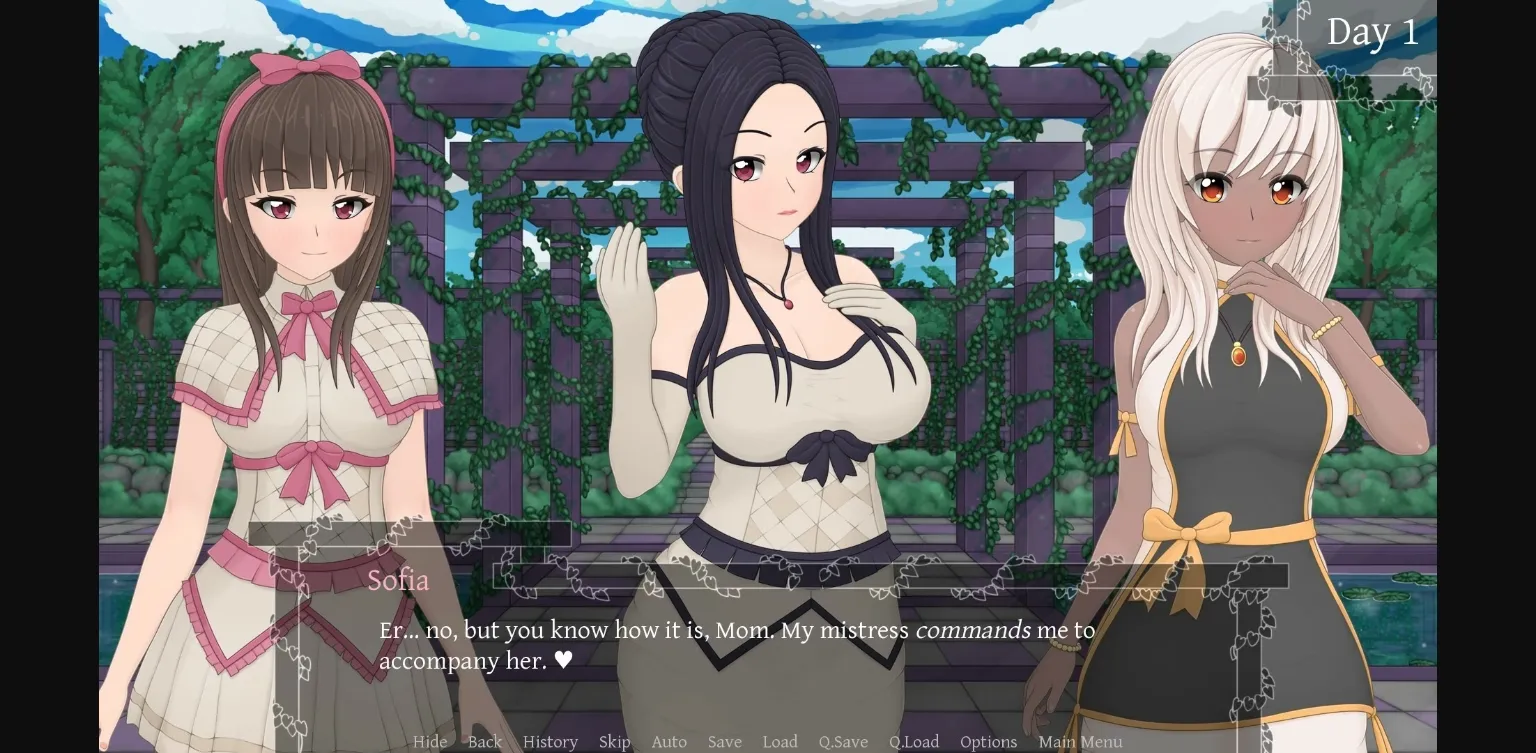Toggle Auto text advance mode
The image size is (1536, 753).
point(669,742)
